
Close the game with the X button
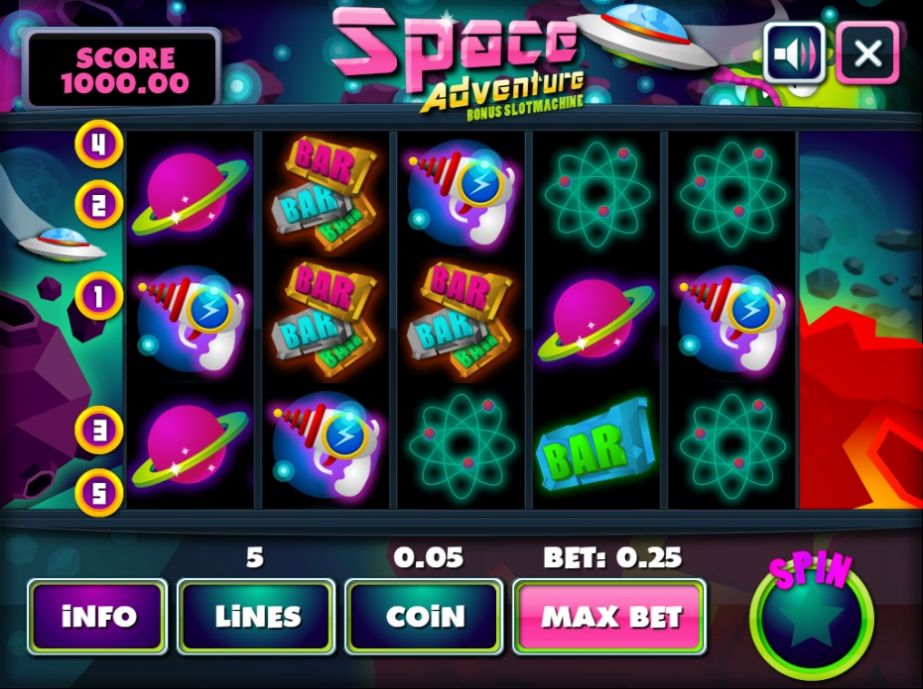(x=867, y=52)
